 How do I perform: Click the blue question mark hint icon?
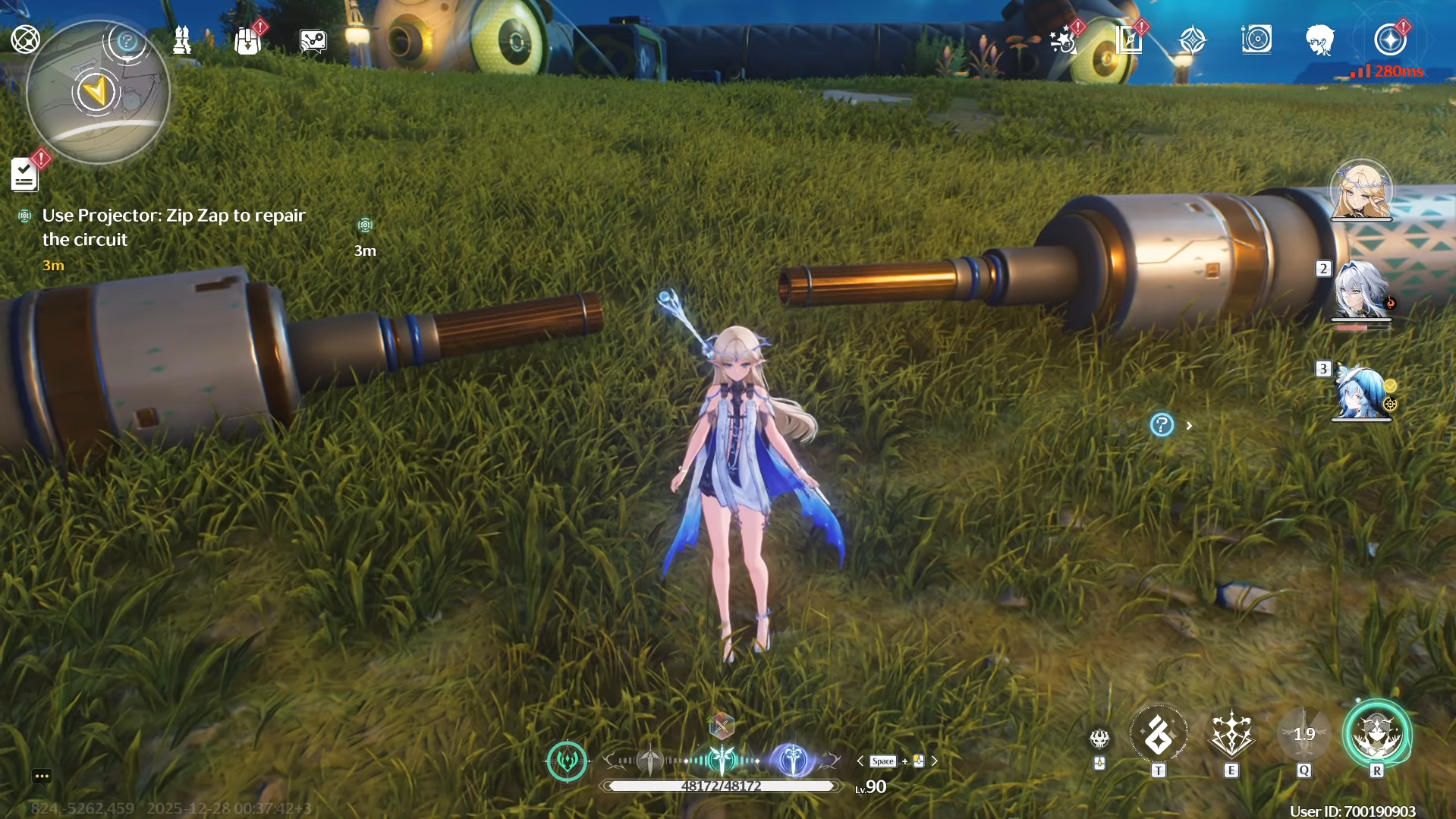tap(1162, 425)
